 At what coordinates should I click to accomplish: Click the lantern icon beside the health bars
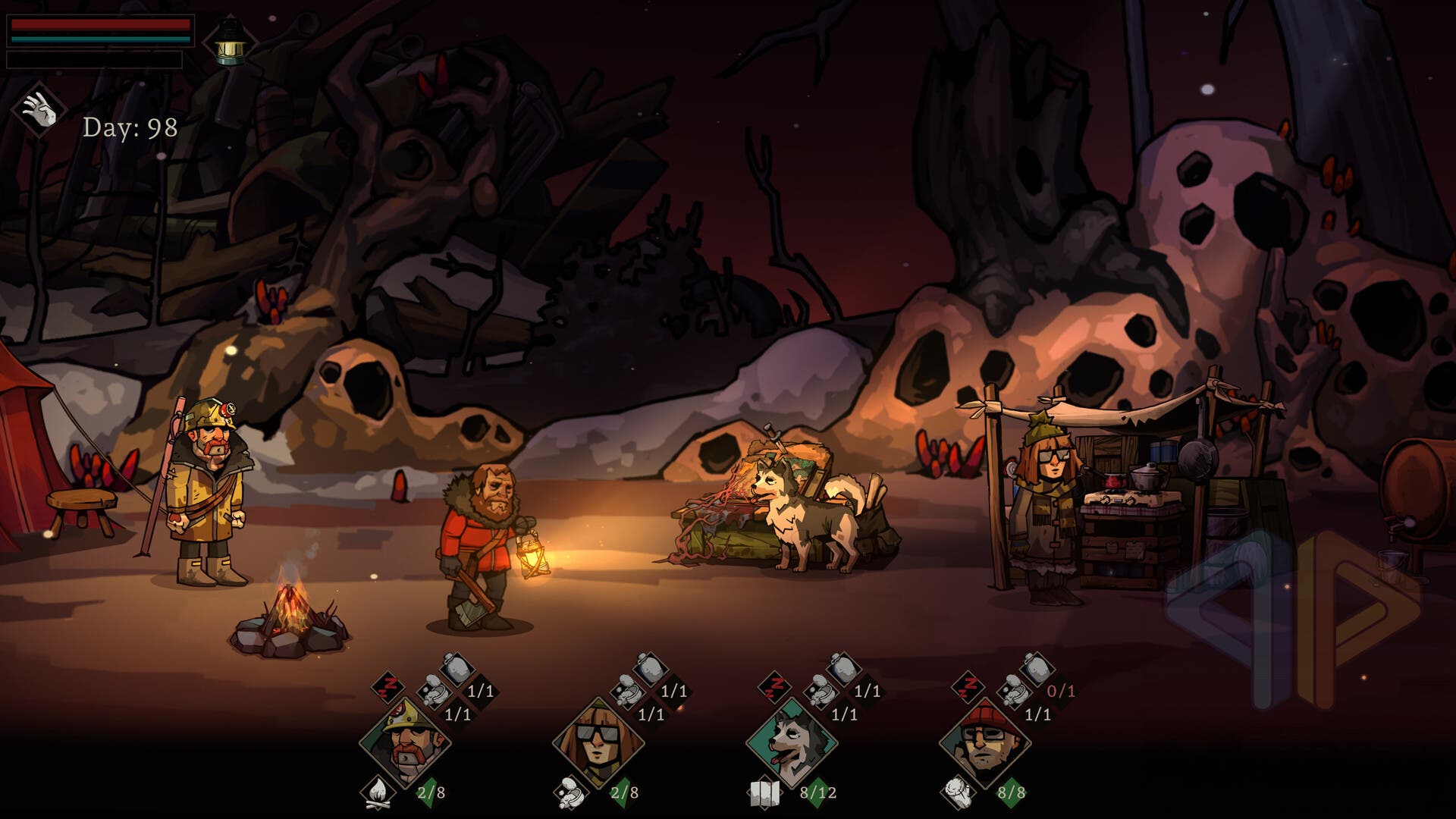[x=228, y=42]
